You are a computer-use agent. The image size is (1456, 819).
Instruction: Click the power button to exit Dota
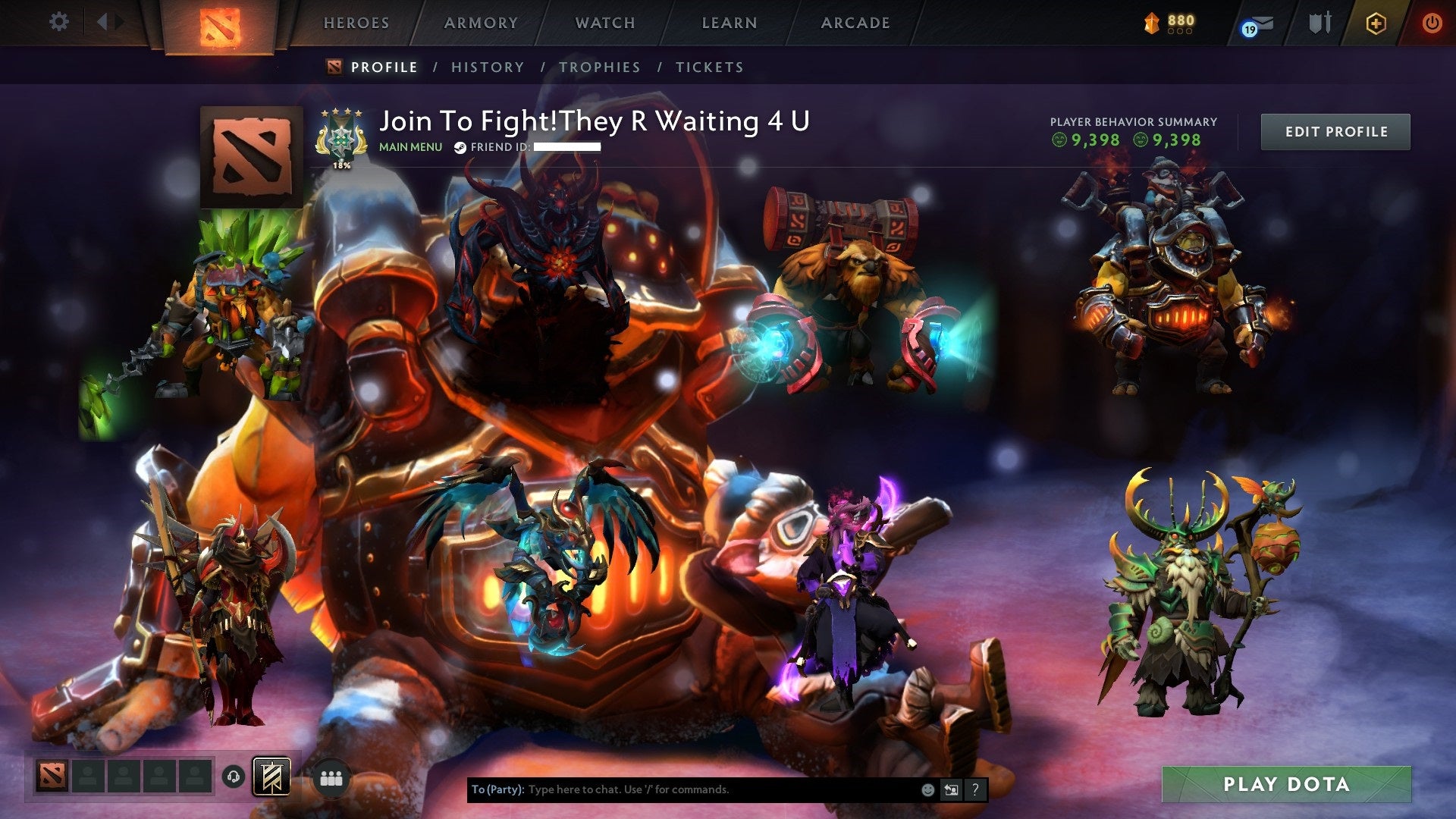(x=1433, y=23)
